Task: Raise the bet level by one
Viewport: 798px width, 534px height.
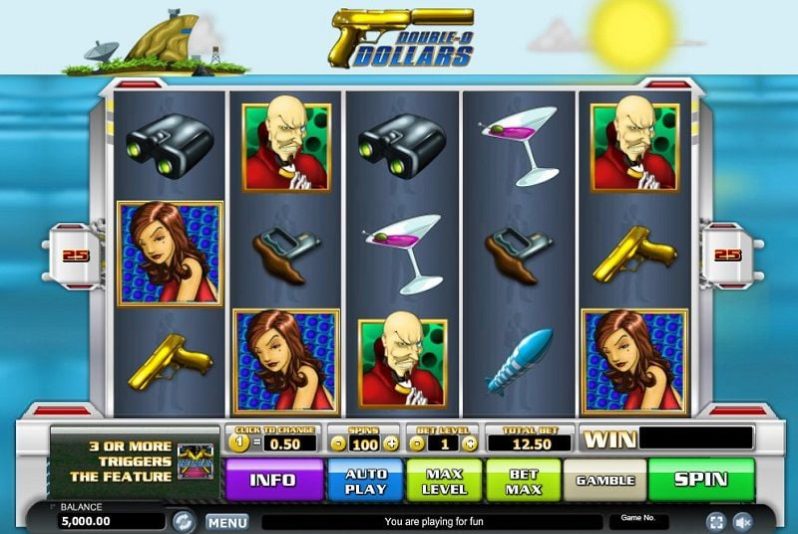Action: pos(470,443)
